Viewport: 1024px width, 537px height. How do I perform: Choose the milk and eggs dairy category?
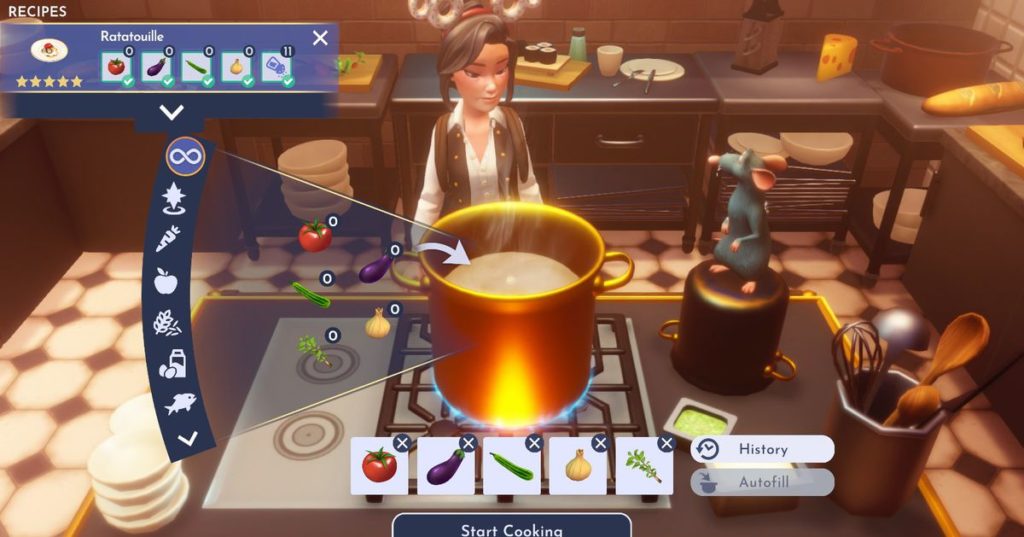(171, 364)
